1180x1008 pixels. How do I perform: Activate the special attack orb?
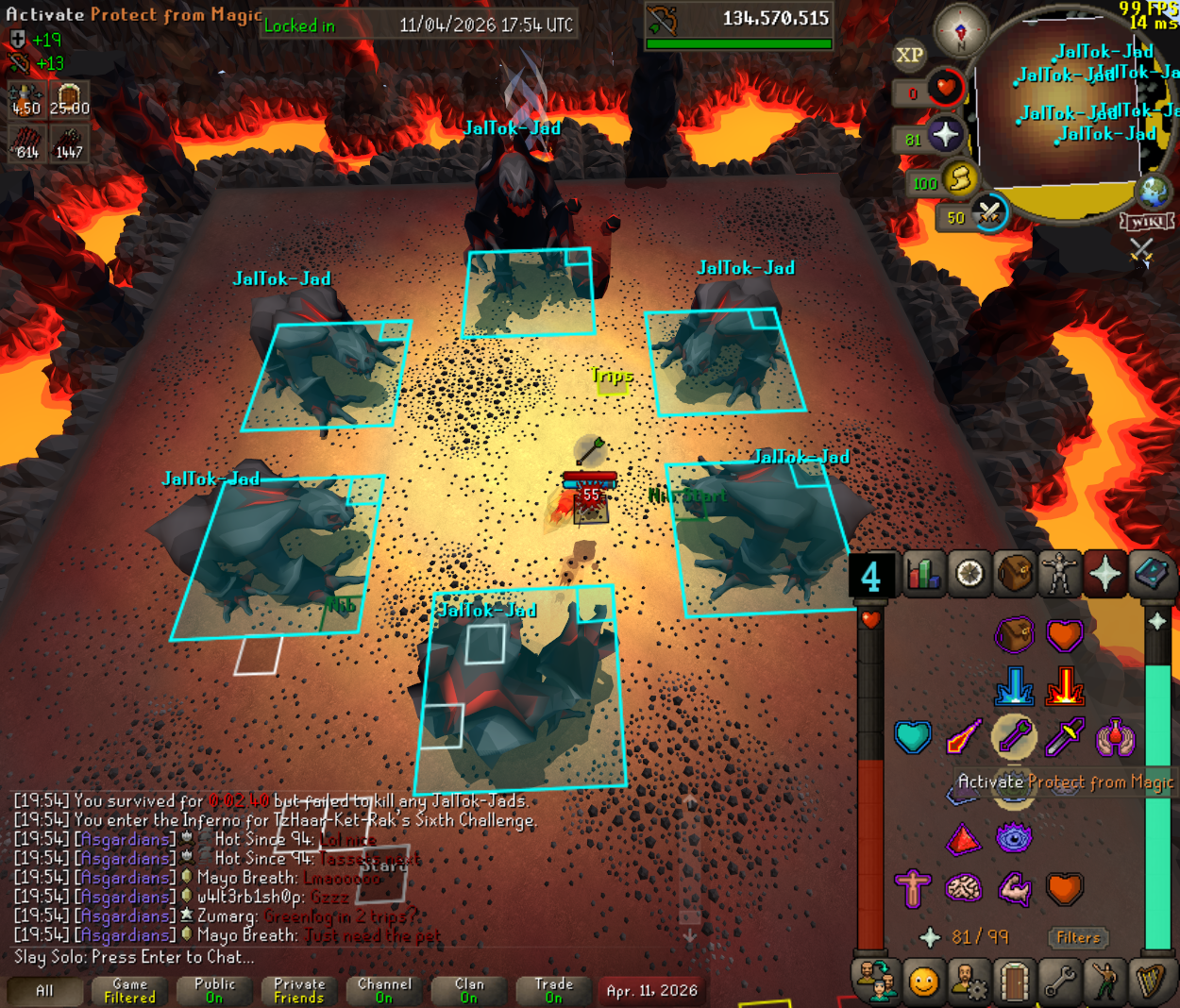tap(988, 213)
